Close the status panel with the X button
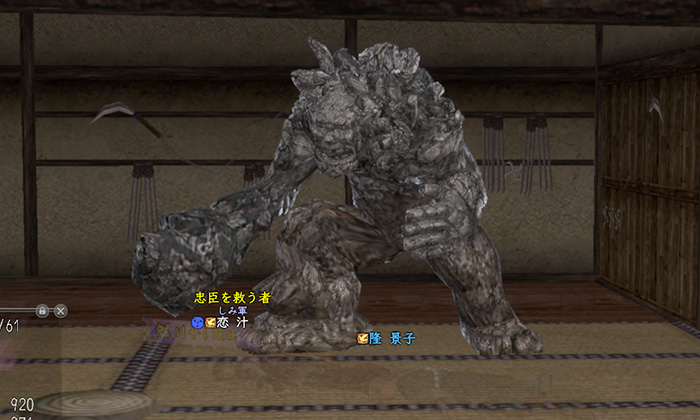This screenshot has height=420, width=700. pos(61,311)
